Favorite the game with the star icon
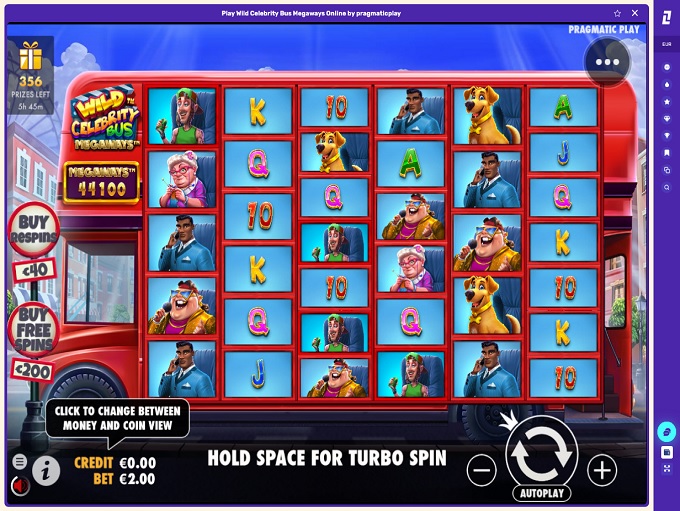The width and height of the screenshot is (680, 511). tap(617, 14)
